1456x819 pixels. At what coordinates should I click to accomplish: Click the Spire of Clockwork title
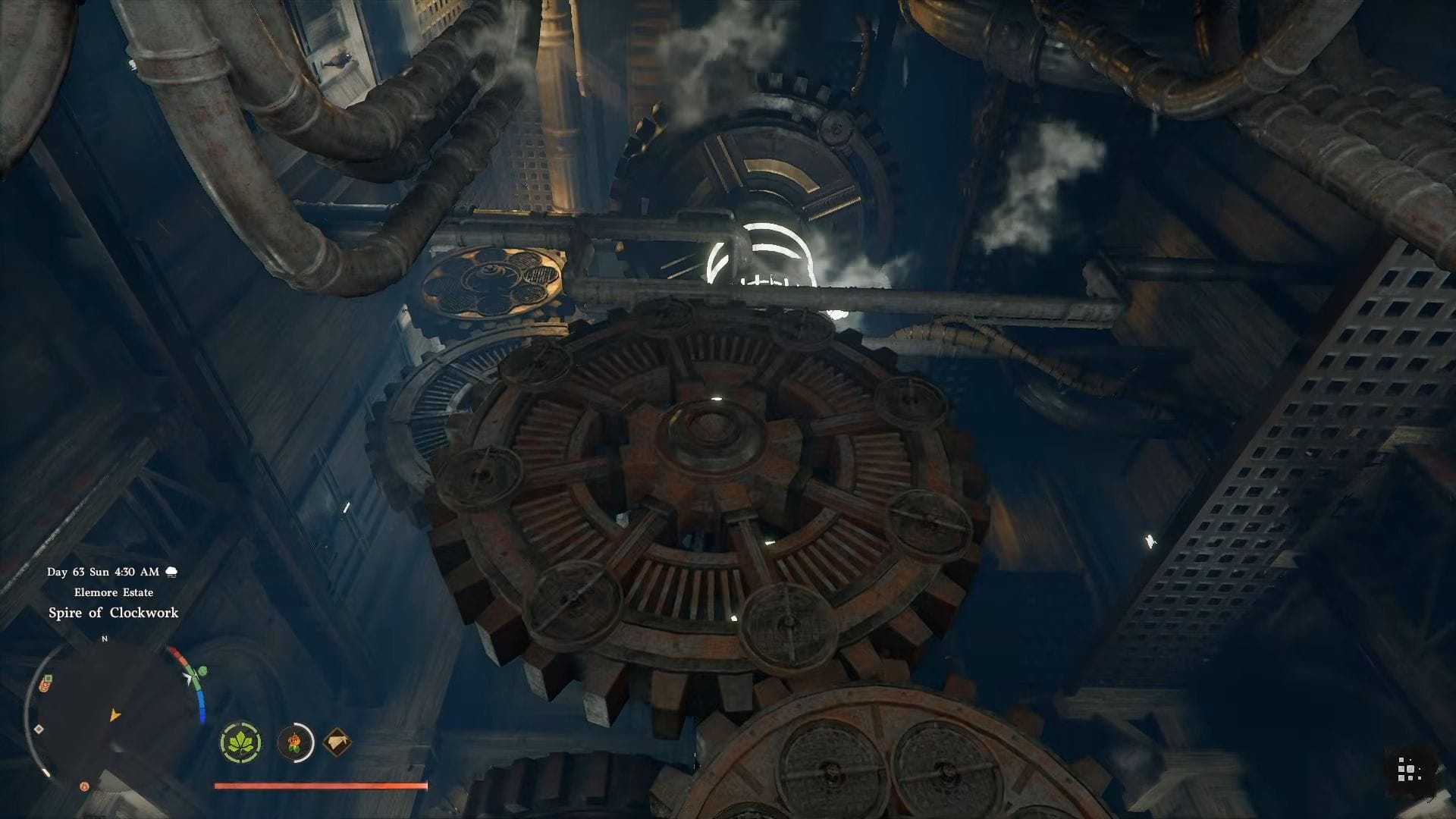(114, 613)
